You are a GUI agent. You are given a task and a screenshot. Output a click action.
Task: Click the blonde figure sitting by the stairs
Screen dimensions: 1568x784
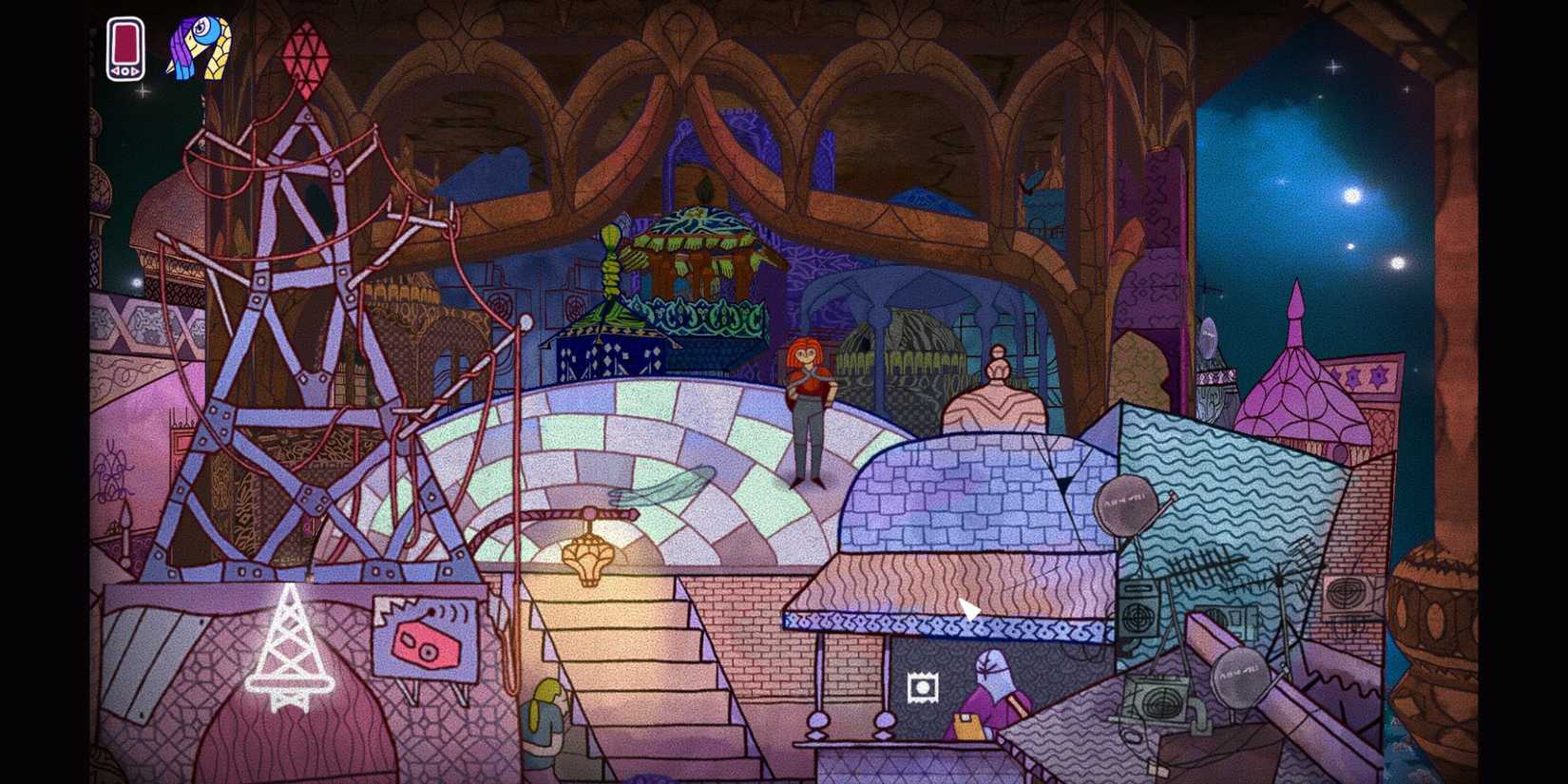pyautogui.click(x=542, y=727)
